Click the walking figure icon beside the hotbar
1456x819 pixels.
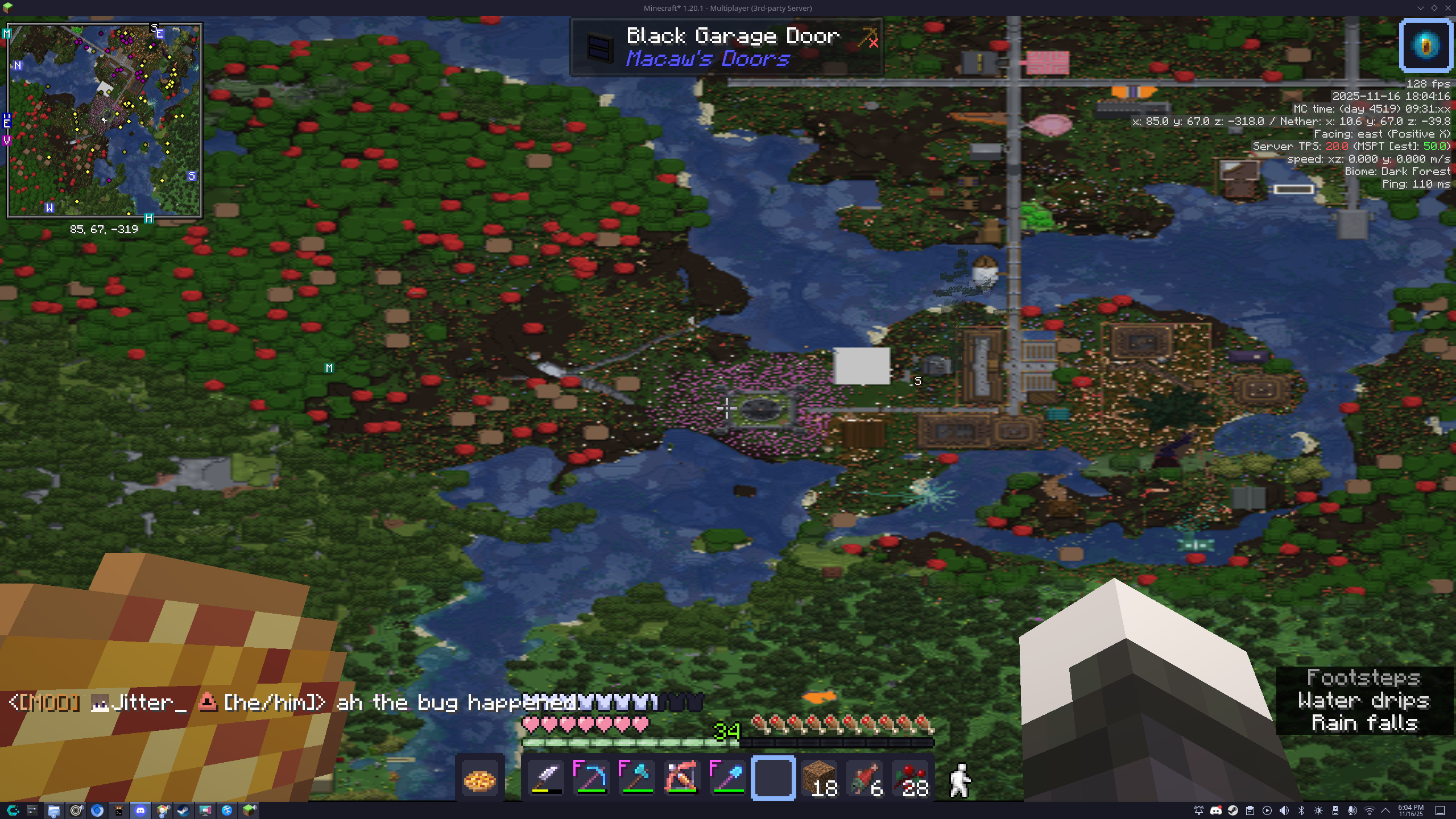pyautogui.click(x=959, y=780)
